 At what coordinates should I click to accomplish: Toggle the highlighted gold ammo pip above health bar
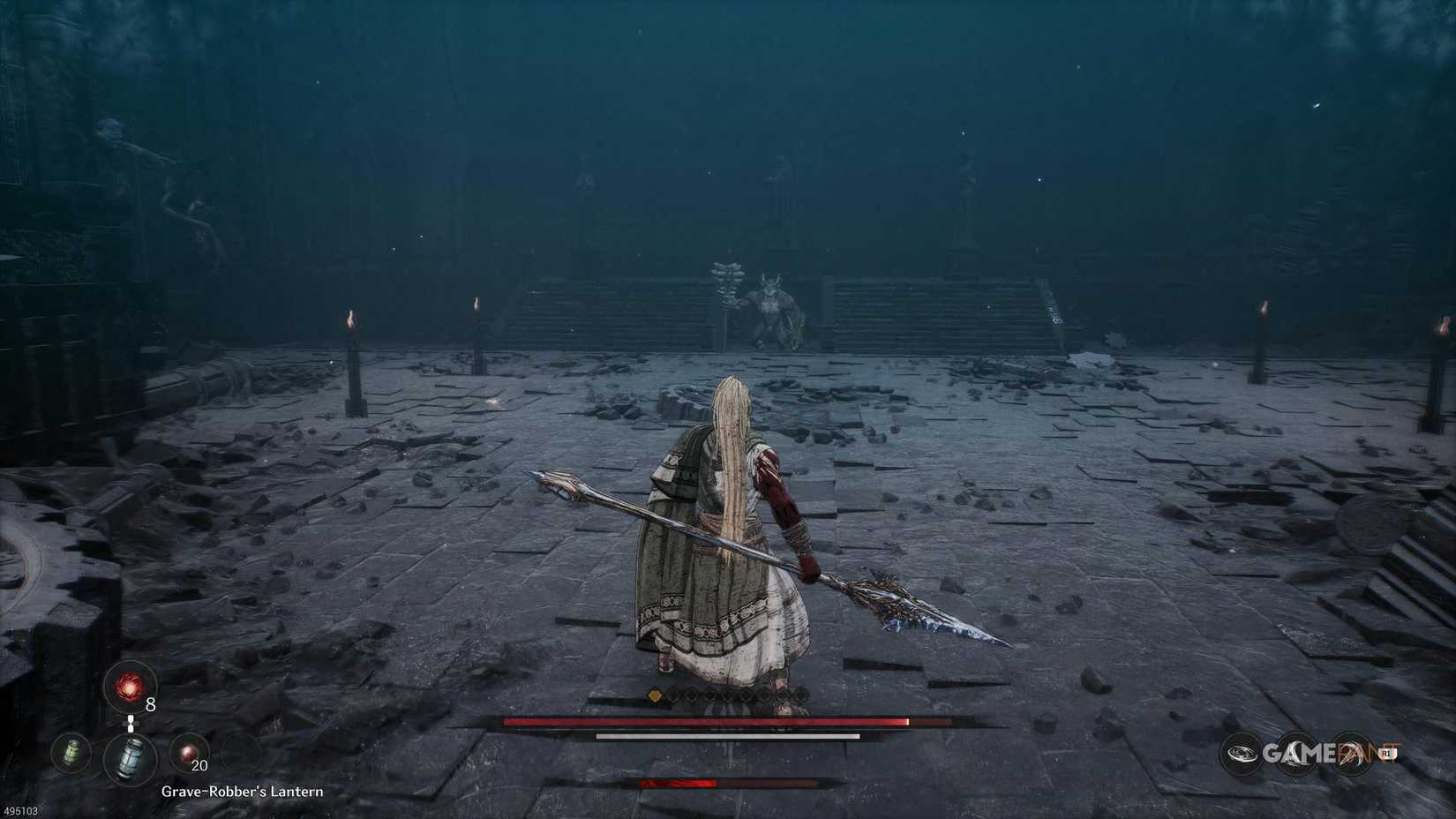pyautogui.click(x=655, y=695)
